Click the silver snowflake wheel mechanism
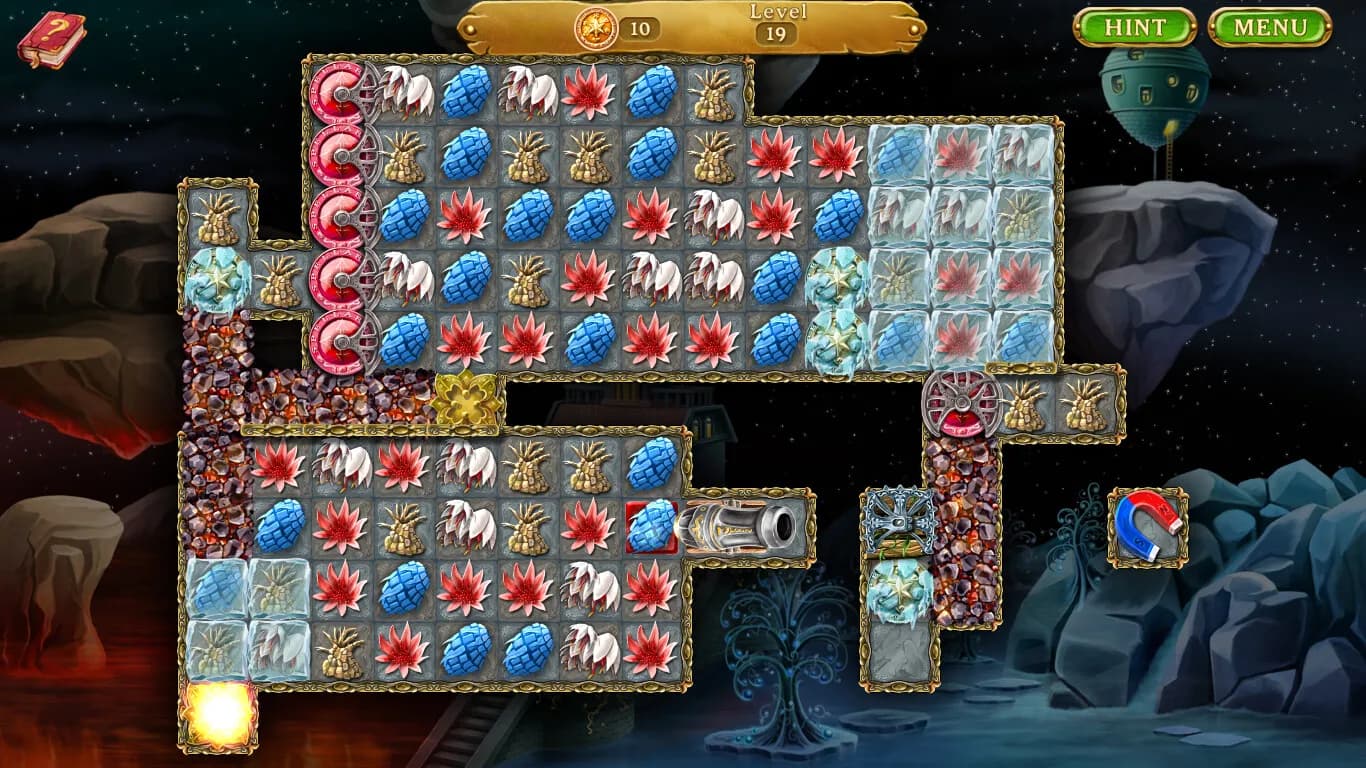Viewport: 1366px width, 768px height. [899, 519]
